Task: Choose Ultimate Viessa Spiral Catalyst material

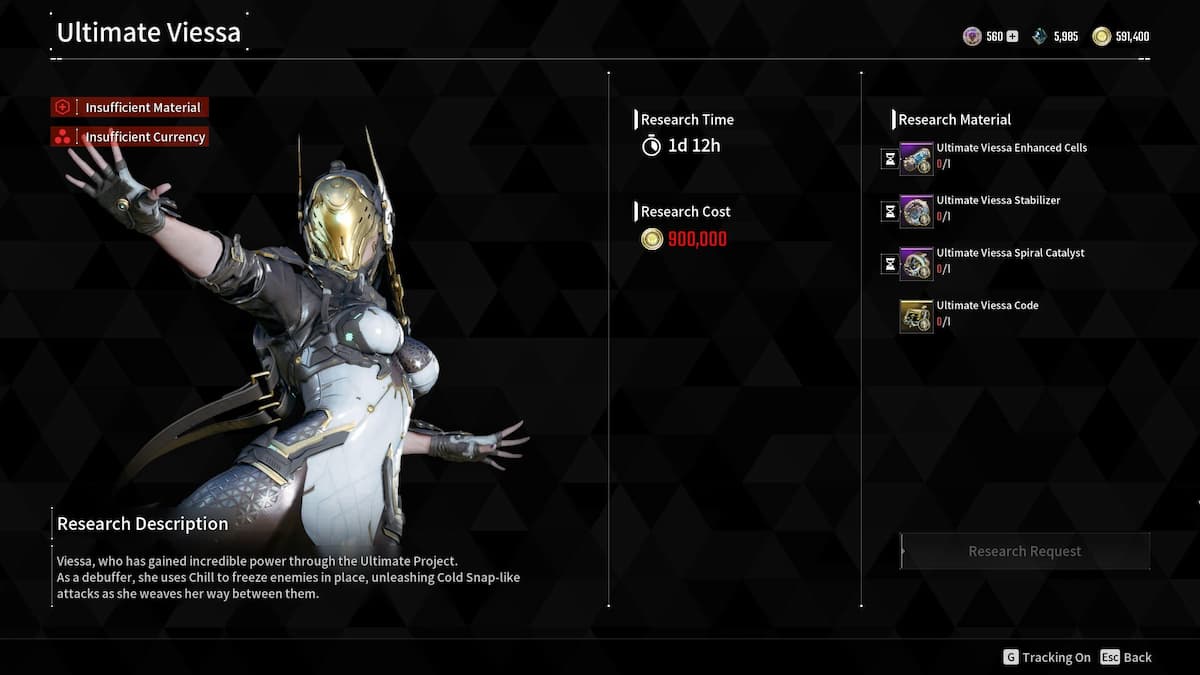Action: pyautogui.click(x=916, y=264)
